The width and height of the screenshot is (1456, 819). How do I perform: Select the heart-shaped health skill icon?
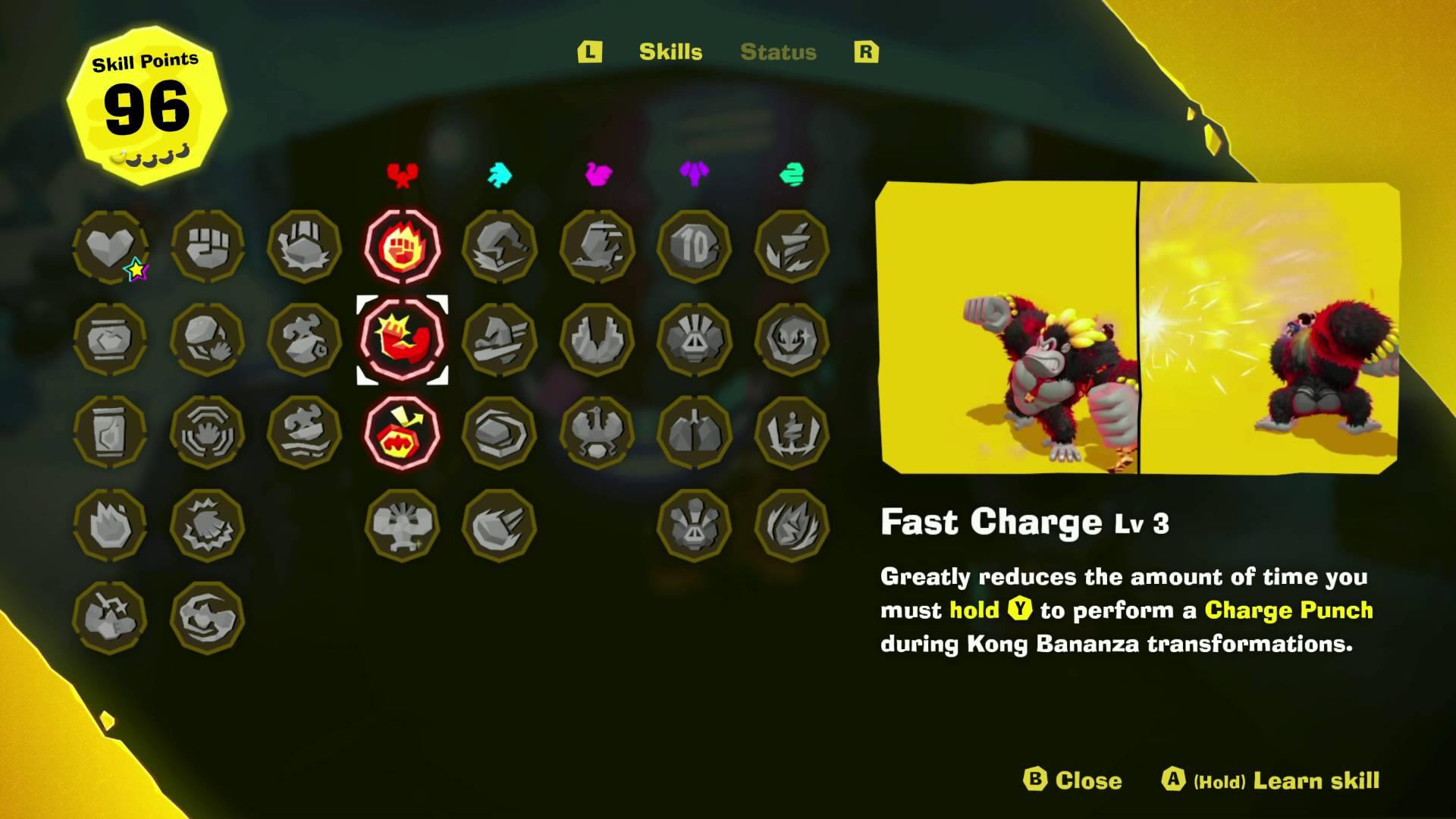[x=110, y=246]
